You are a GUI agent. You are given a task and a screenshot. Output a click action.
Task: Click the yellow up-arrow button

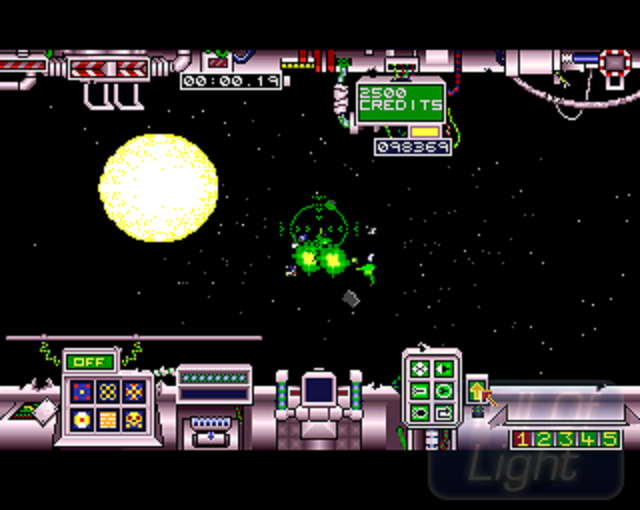click(477, 391)
